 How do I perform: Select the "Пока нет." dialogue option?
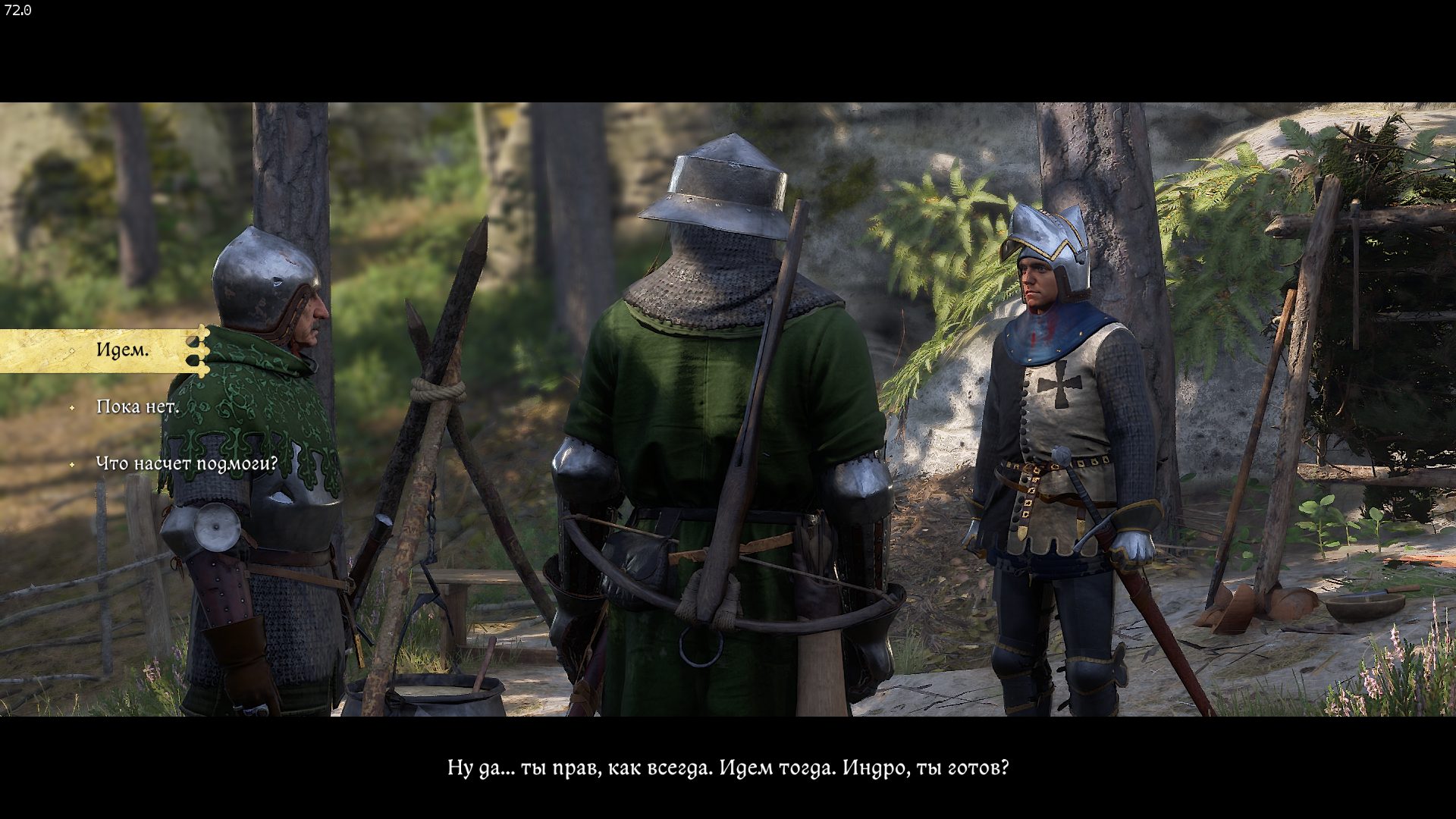[137, 407]
